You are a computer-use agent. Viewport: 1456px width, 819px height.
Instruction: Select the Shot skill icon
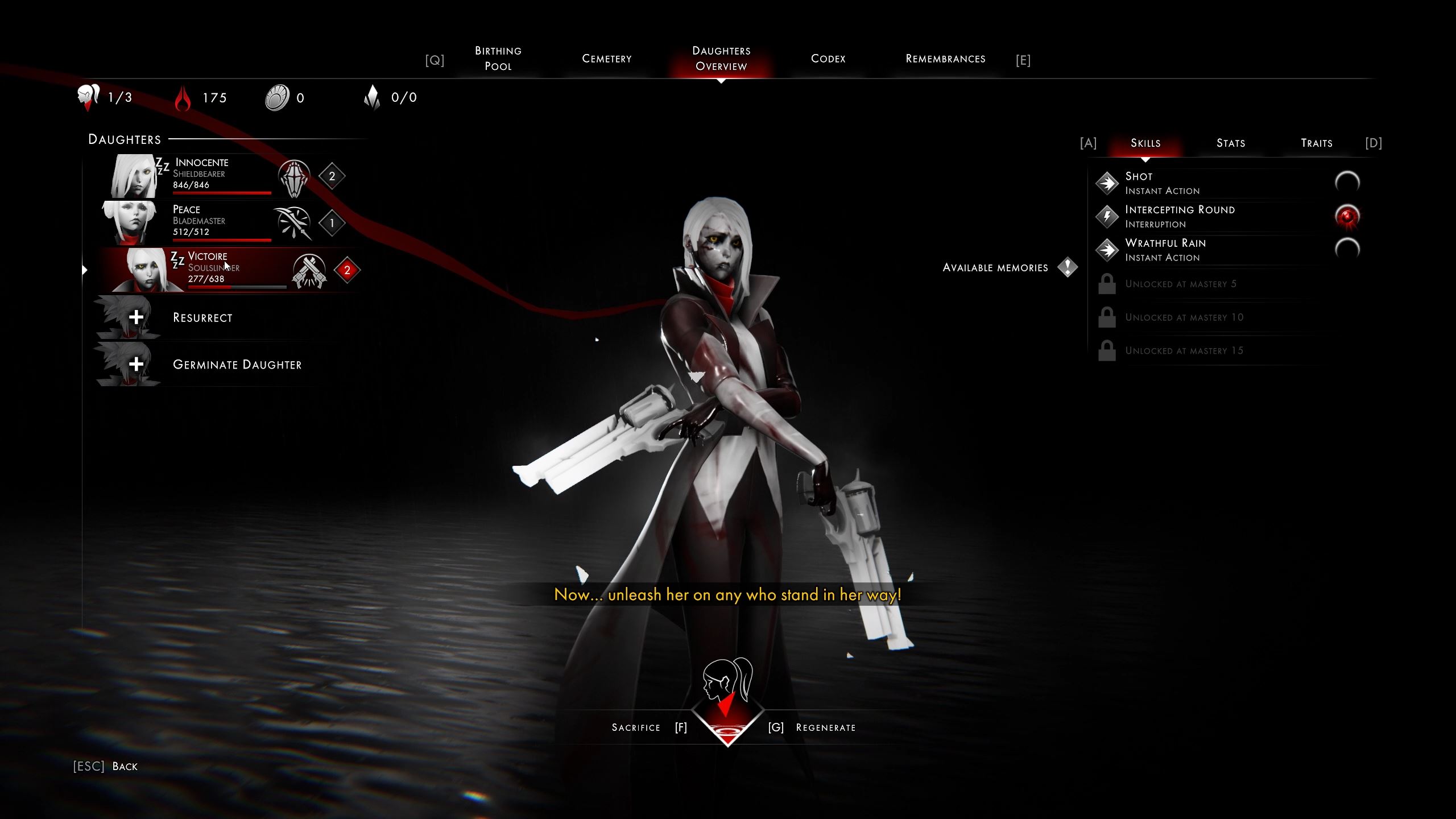tap(1108, 183)
